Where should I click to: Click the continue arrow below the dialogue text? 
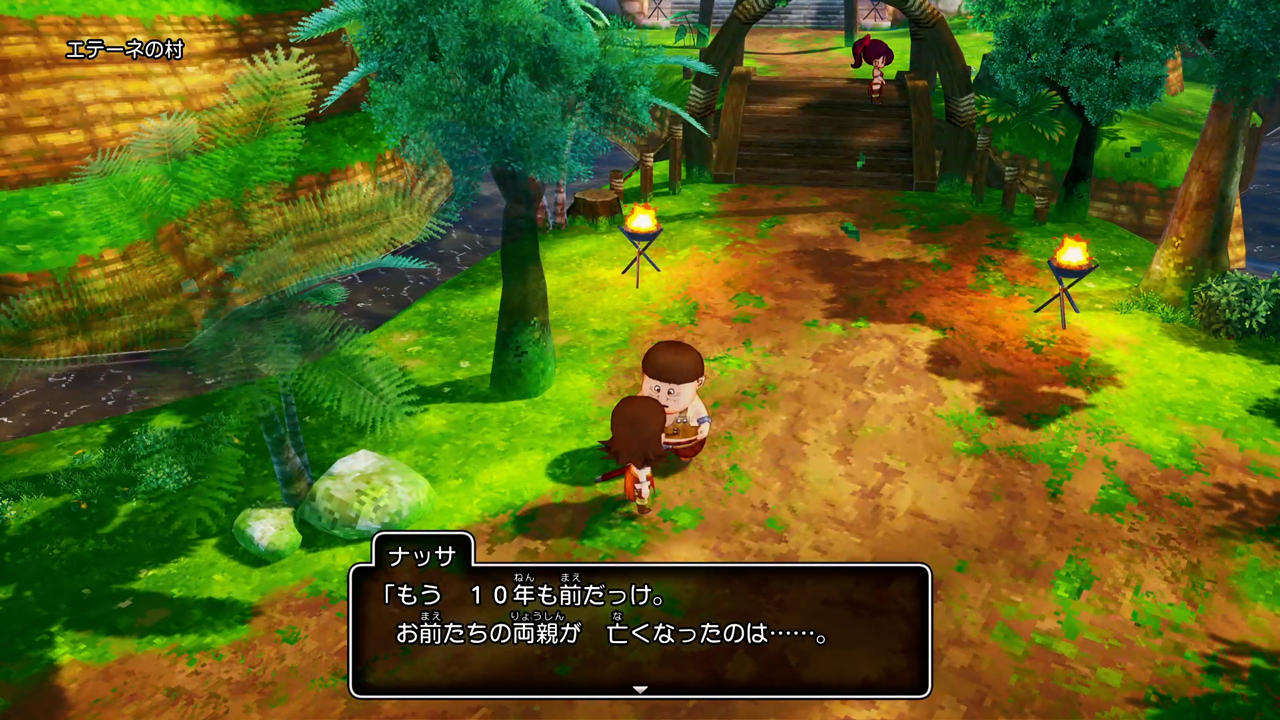coord(639,689)
